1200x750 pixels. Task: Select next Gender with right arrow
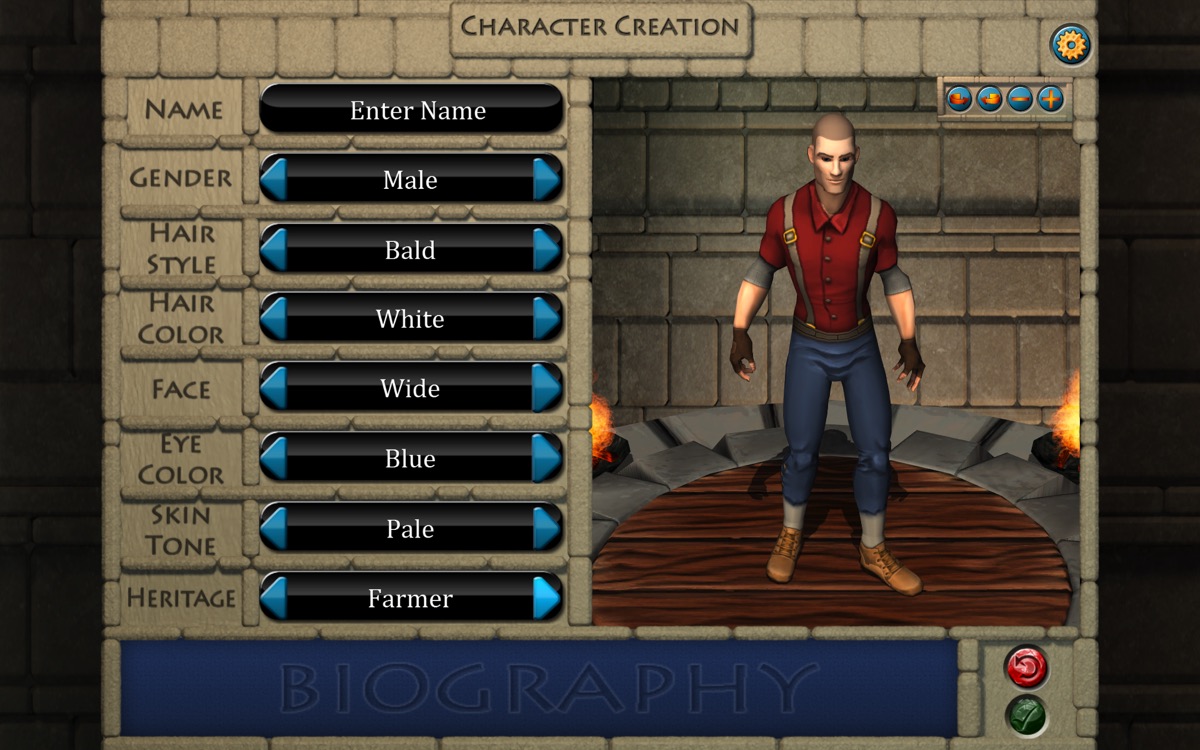point(546,179)
